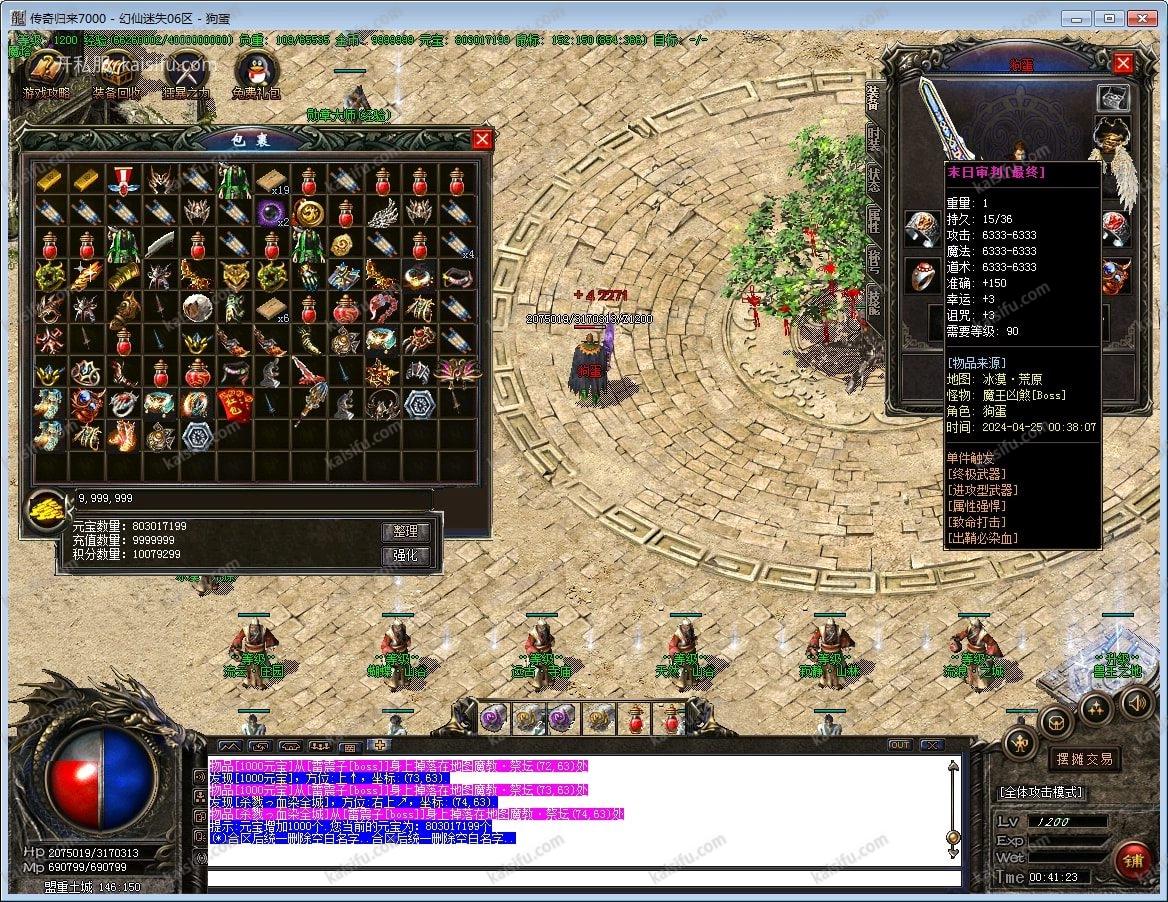Select the purple orb item in bag
The image size is (1168, 902).
pyautogui.click(x=270, y=212)
